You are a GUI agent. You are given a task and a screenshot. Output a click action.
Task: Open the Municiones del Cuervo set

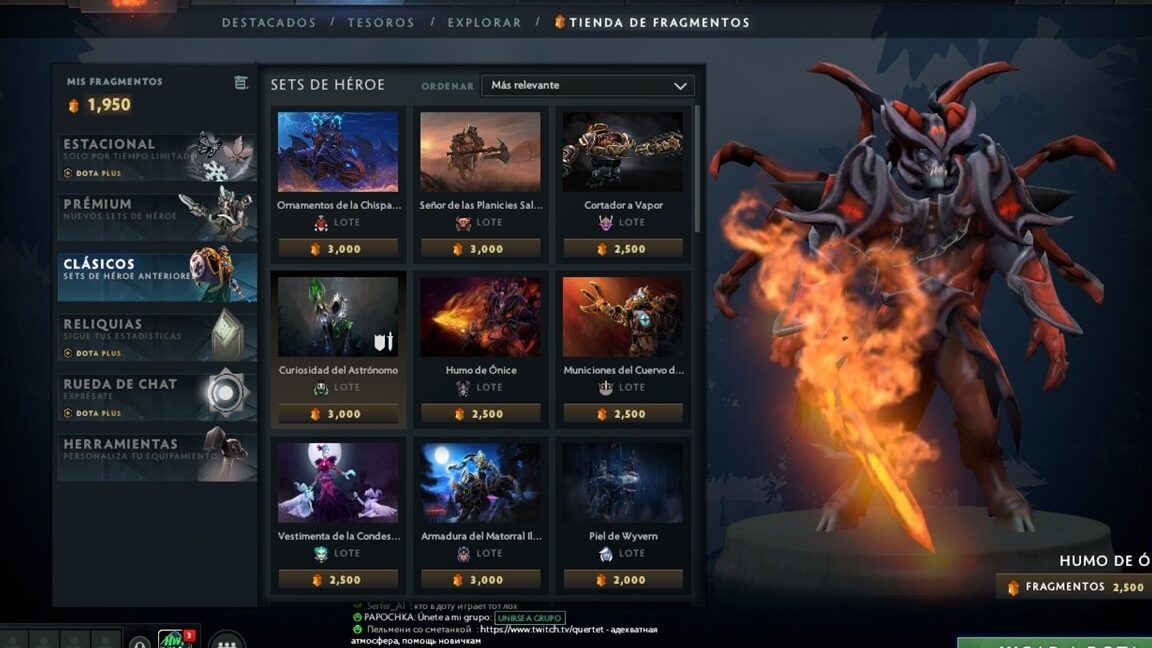(623, 317)
